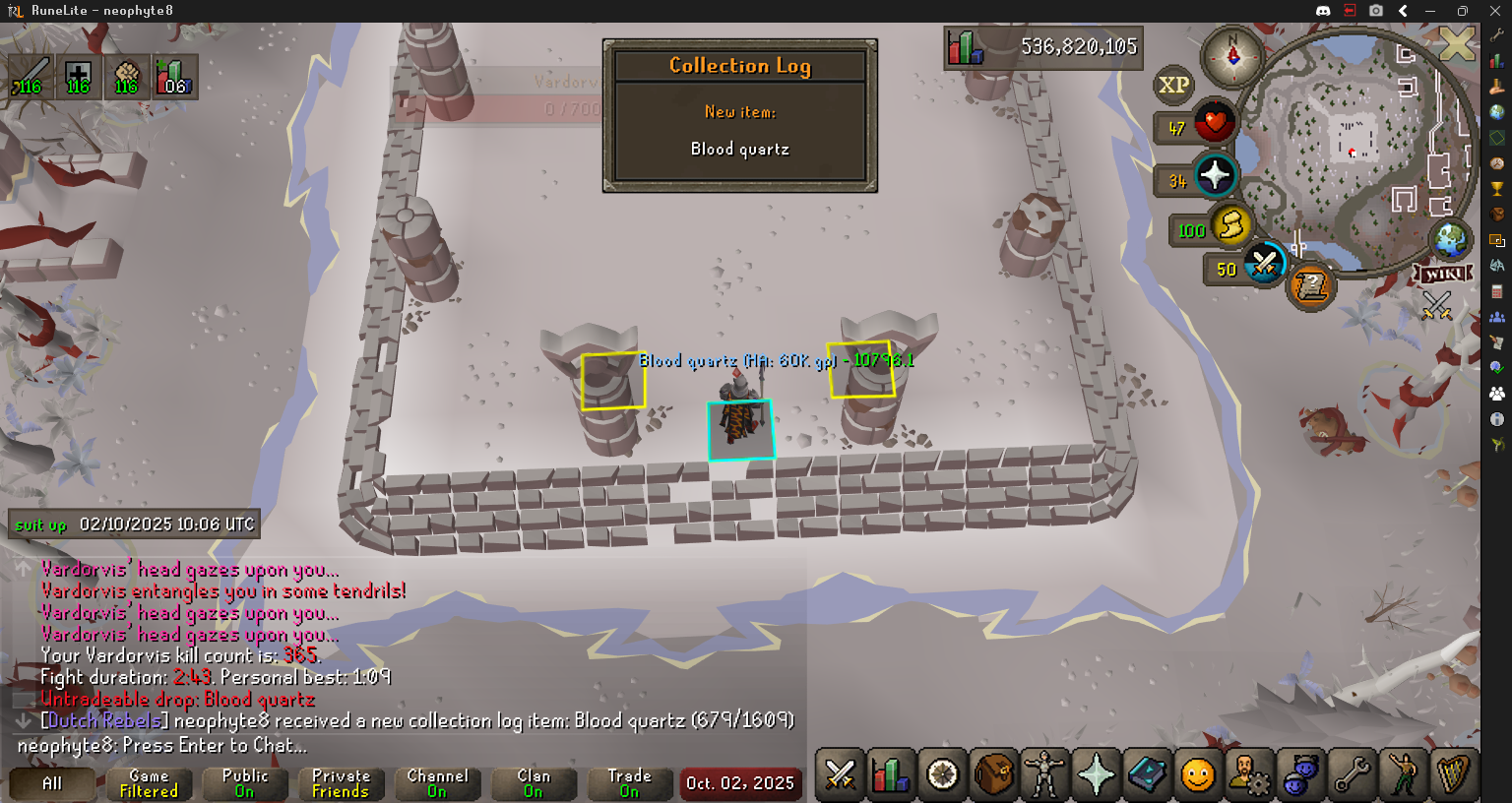Click the compass to face north
The width and height of the screenshot is (1512, 803).
(x=1232, y=55)
